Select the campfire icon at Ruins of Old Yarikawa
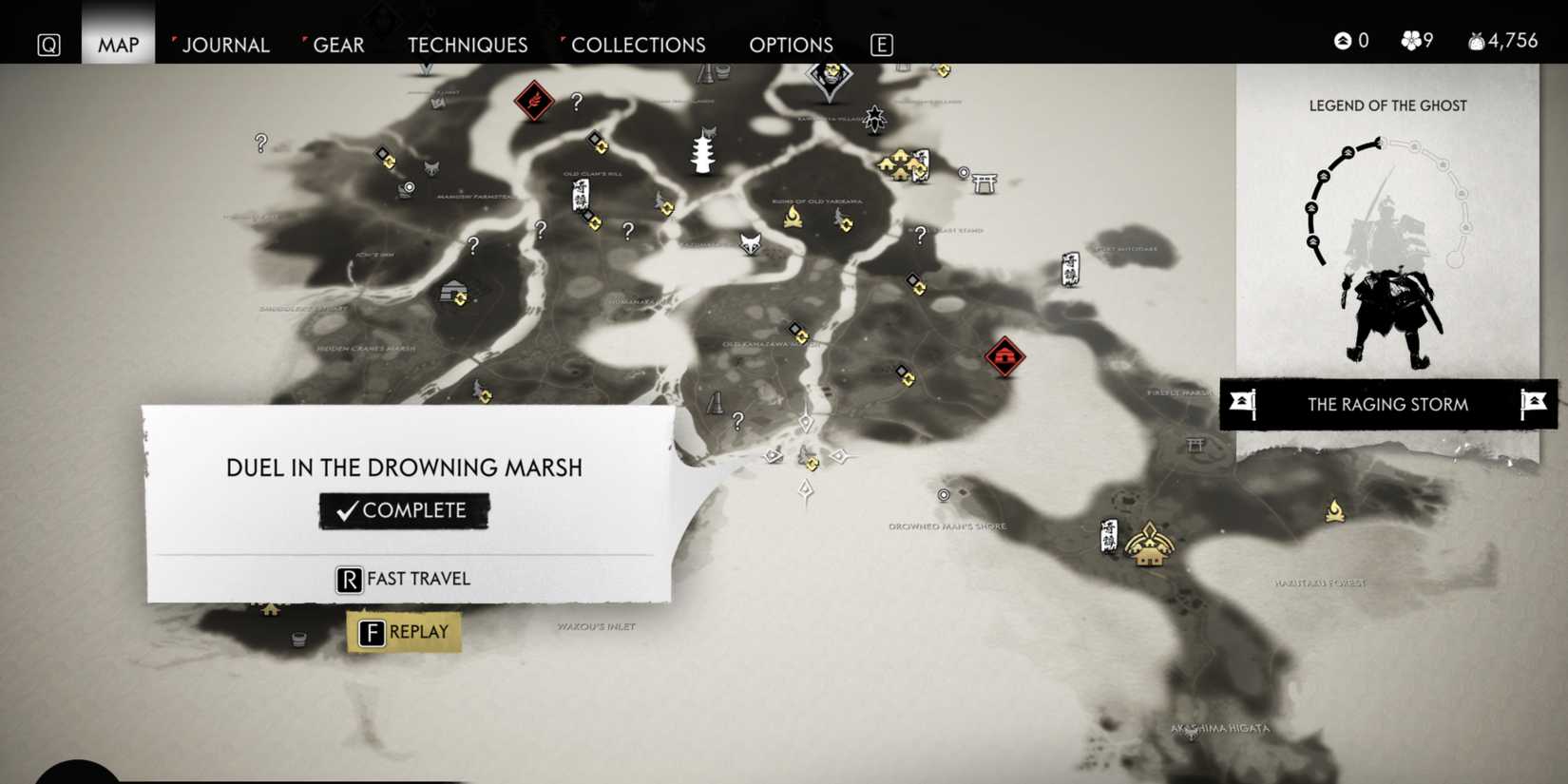Viewport: 1568px width, 784px height. (x=794, y=217)
